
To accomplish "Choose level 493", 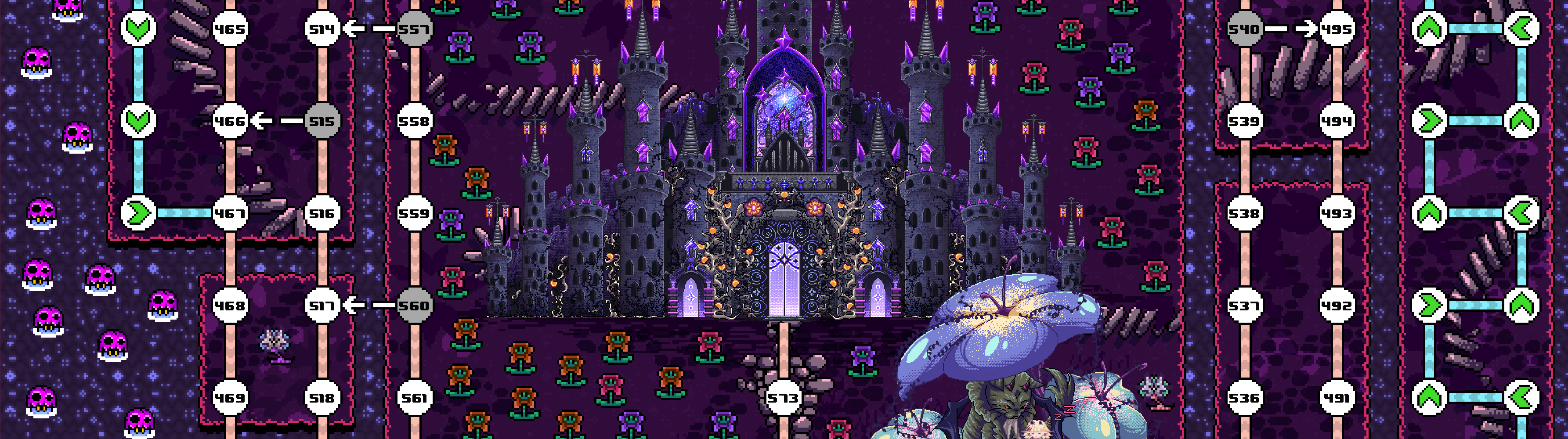I will (x=1337, y=213).
